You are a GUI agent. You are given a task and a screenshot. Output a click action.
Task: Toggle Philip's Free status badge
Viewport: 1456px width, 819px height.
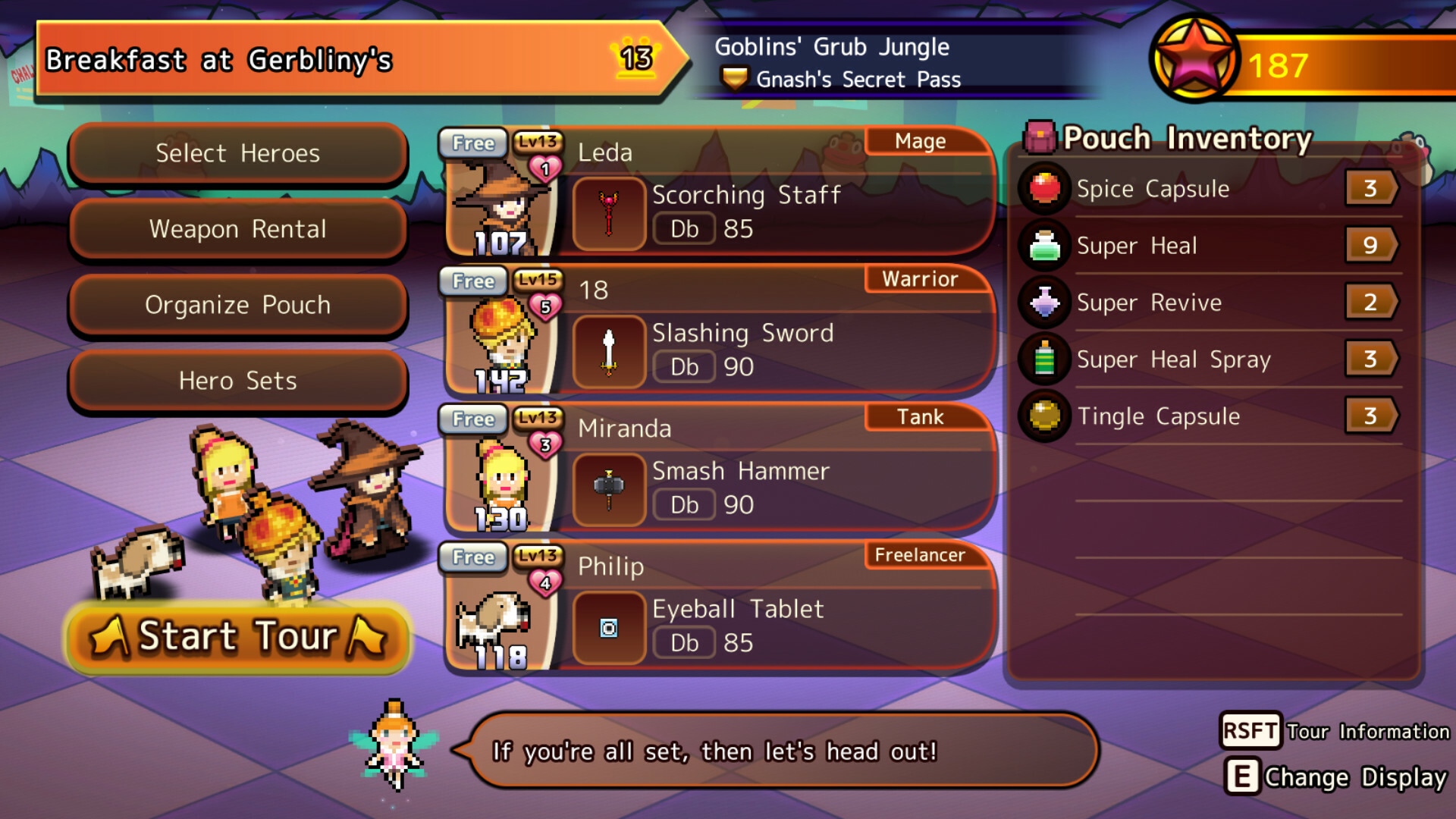click(472, 557)
